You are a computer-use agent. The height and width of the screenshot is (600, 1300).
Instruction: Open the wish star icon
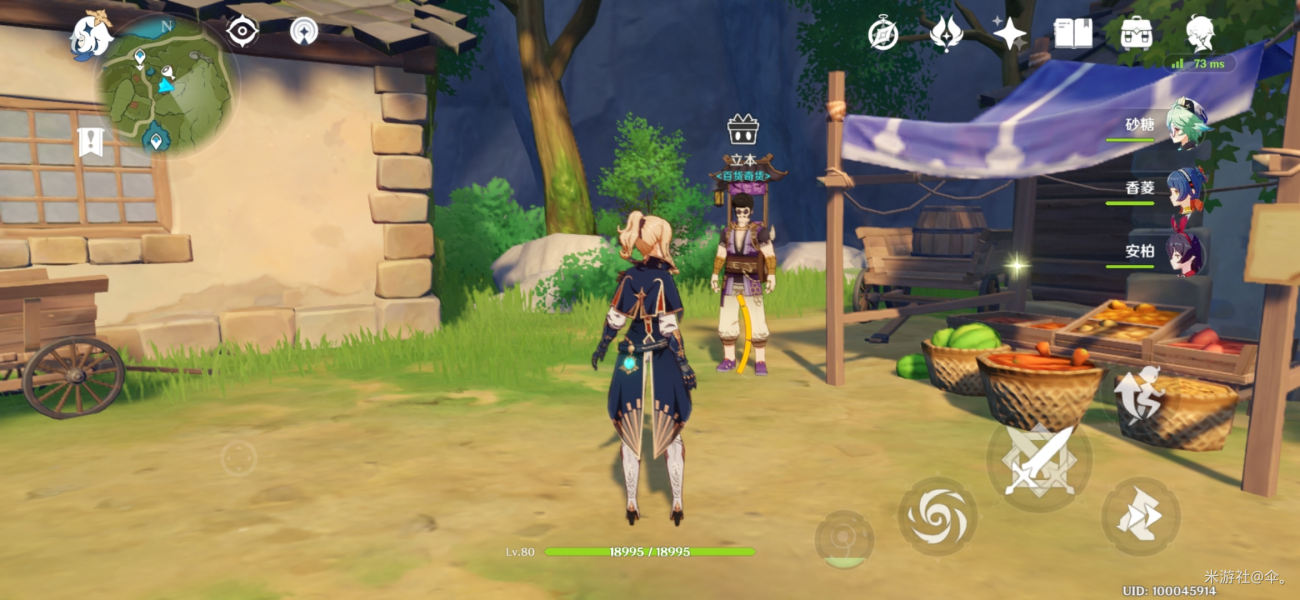click(x=1009, y=34)
